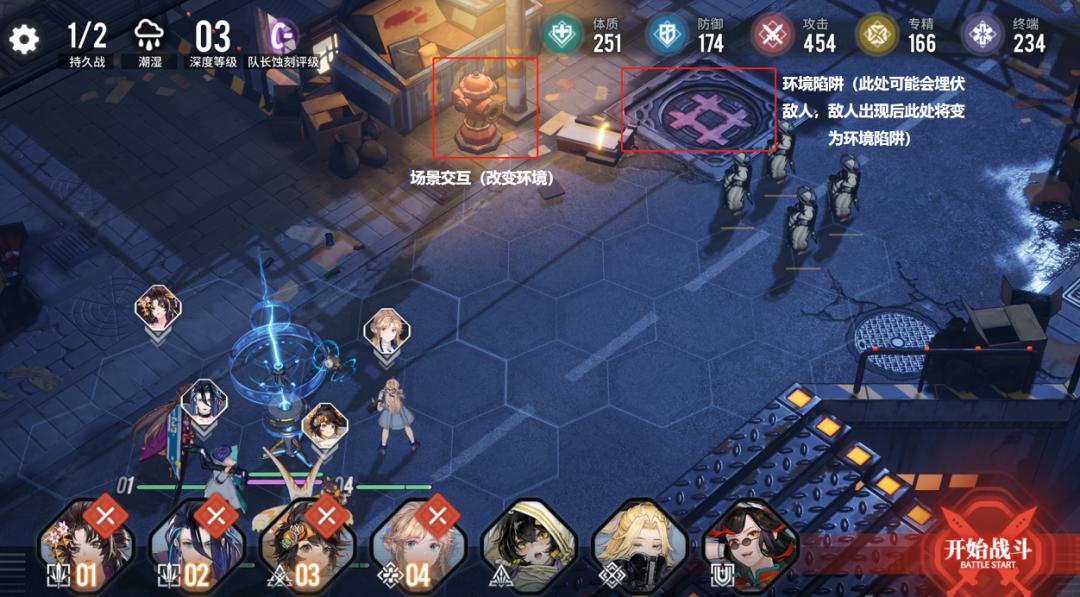Inspect the 专精 mastery stat icon
The image size is (1080, 597).
[x=876, y=35]
